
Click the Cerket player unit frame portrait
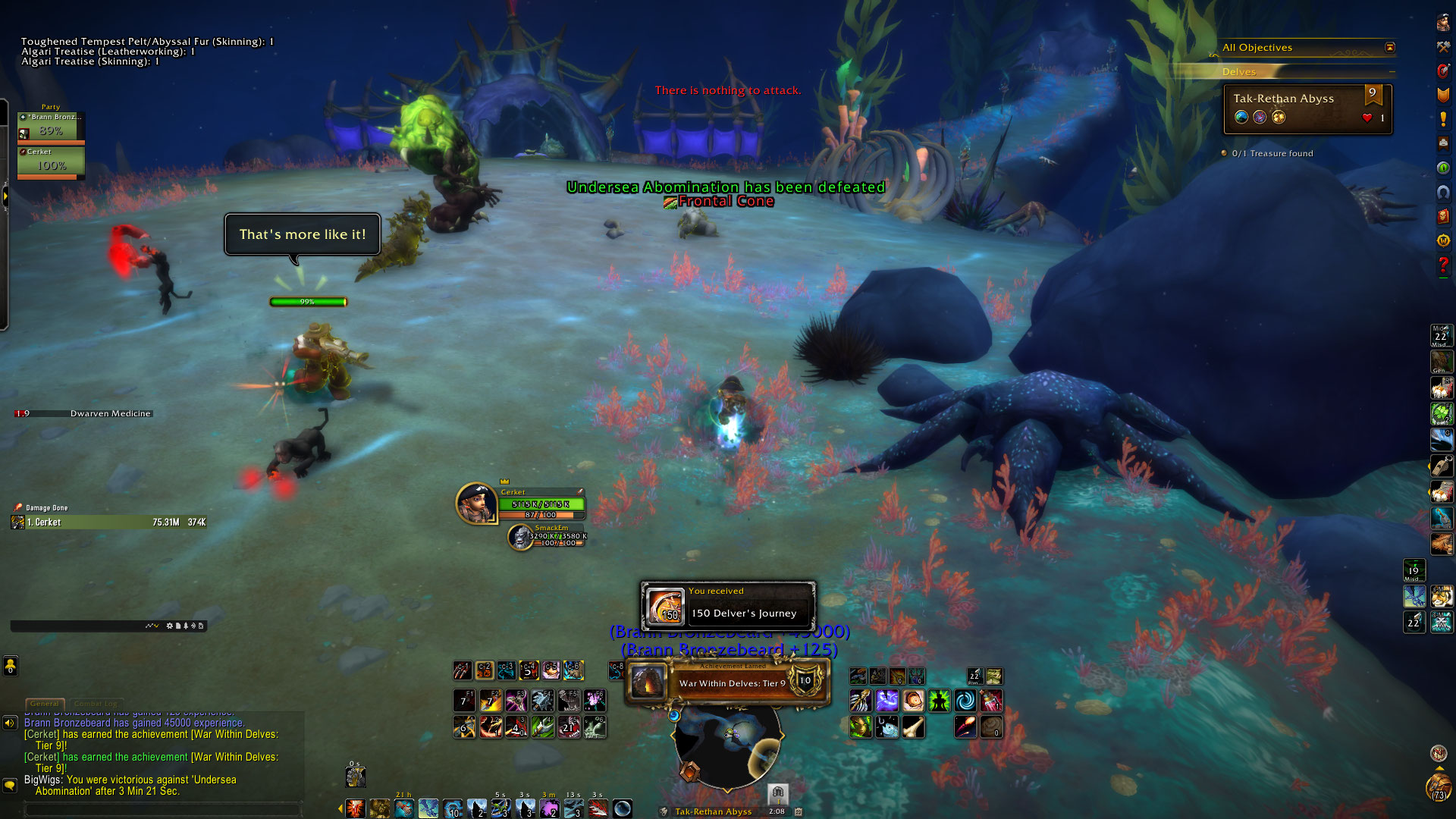[x=476, y=504]
